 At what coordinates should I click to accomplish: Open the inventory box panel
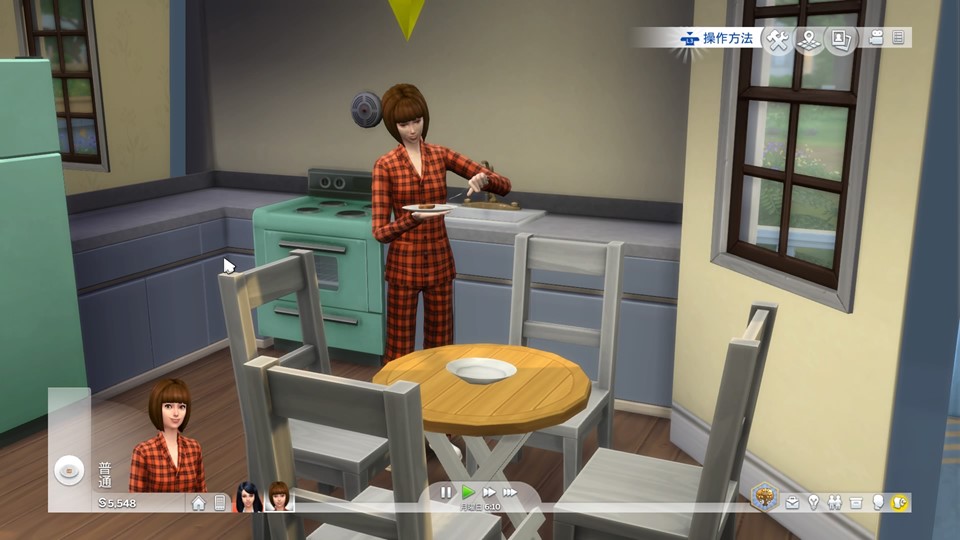click(856, 502)
